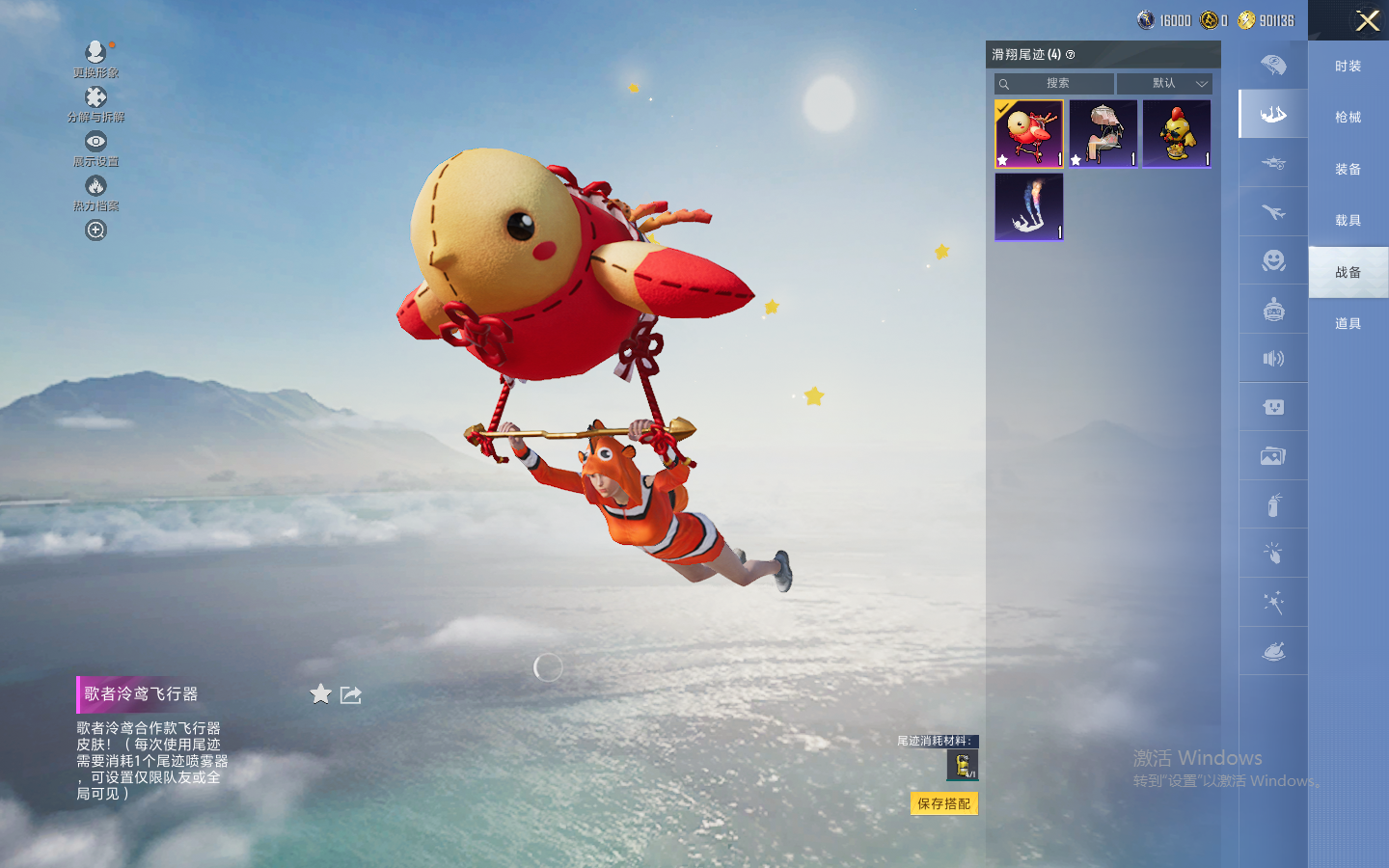The width and height of the screenshot is (1389, 868).
Task: Switch to the 时装 tab
Action: (1348, 67)
